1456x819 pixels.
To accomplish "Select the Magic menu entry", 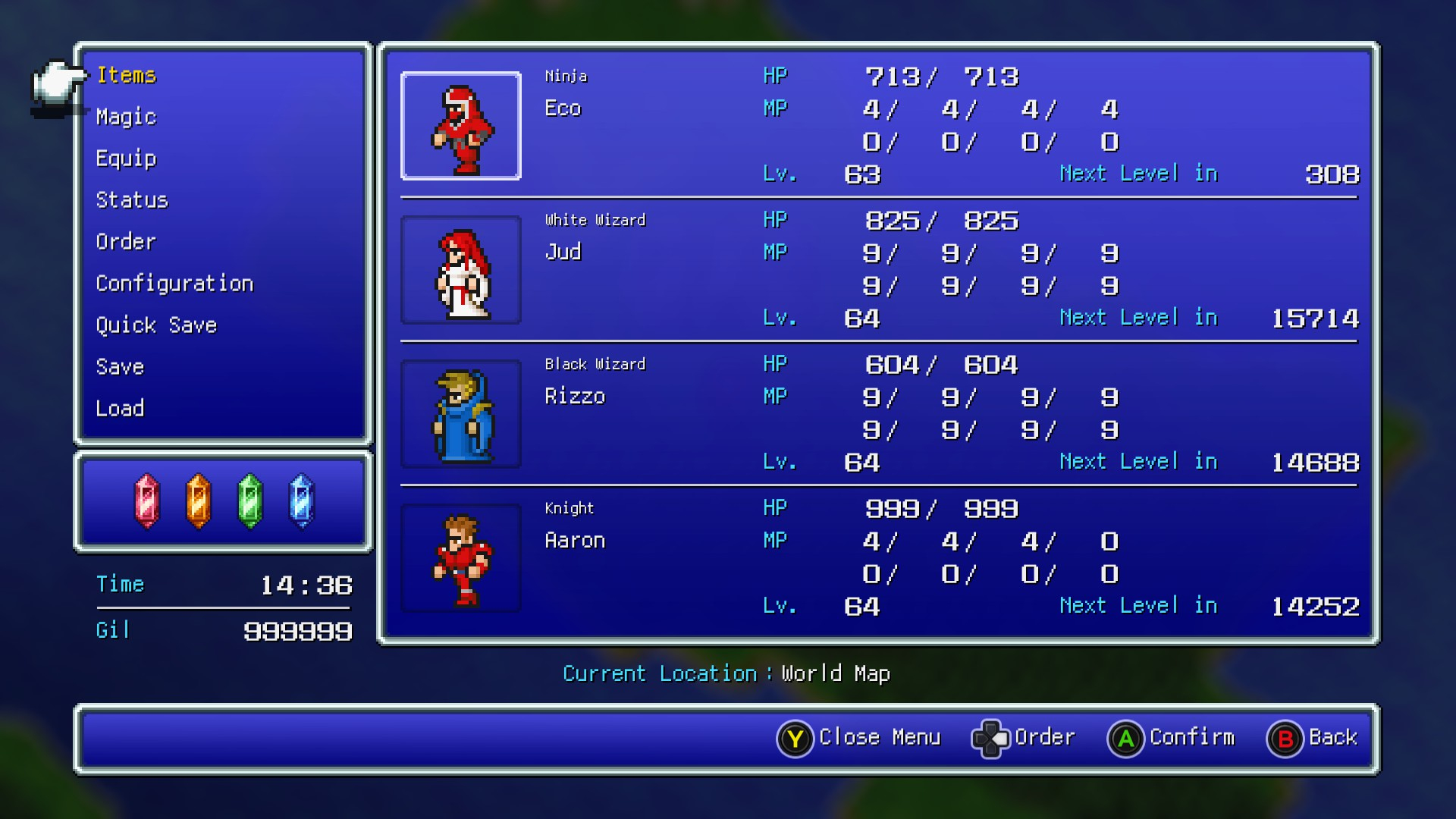I will coord(126,117).
